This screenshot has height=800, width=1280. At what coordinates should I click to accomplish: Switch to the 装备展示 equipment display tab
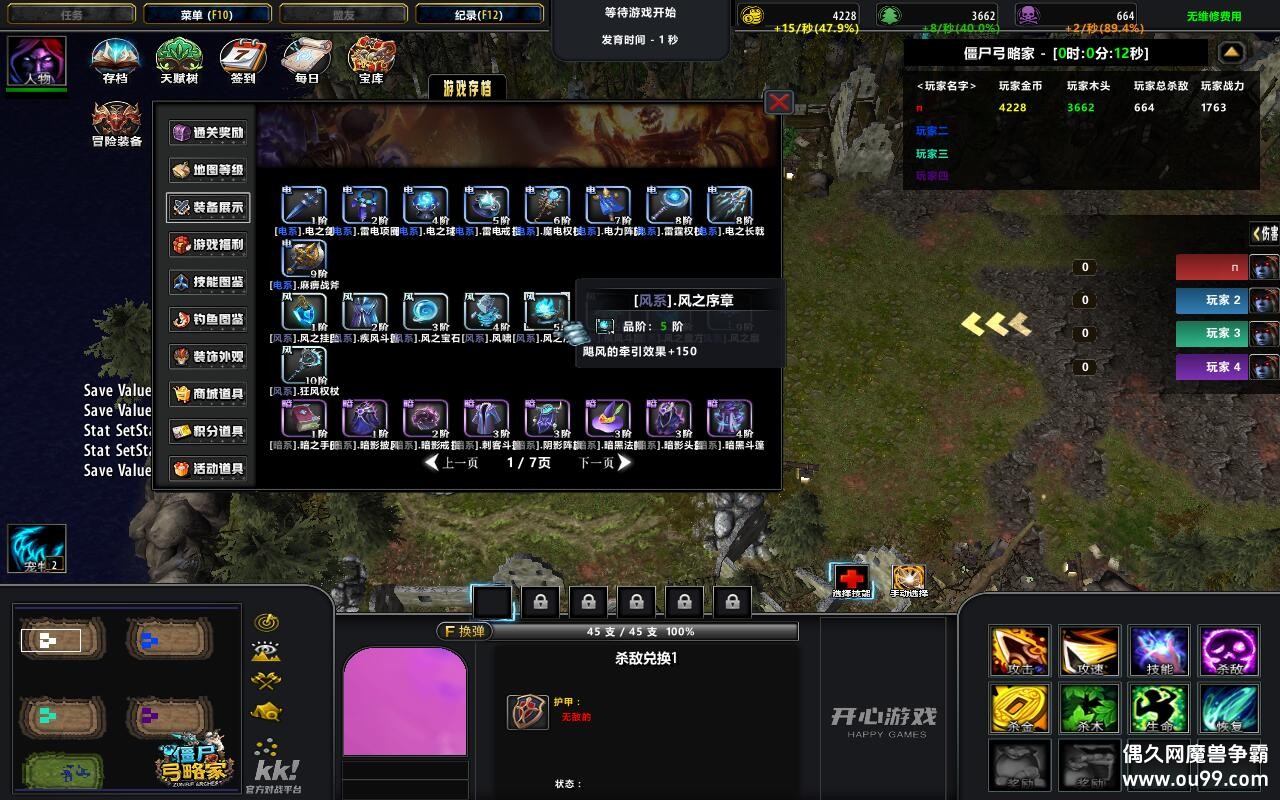(207, 209)
